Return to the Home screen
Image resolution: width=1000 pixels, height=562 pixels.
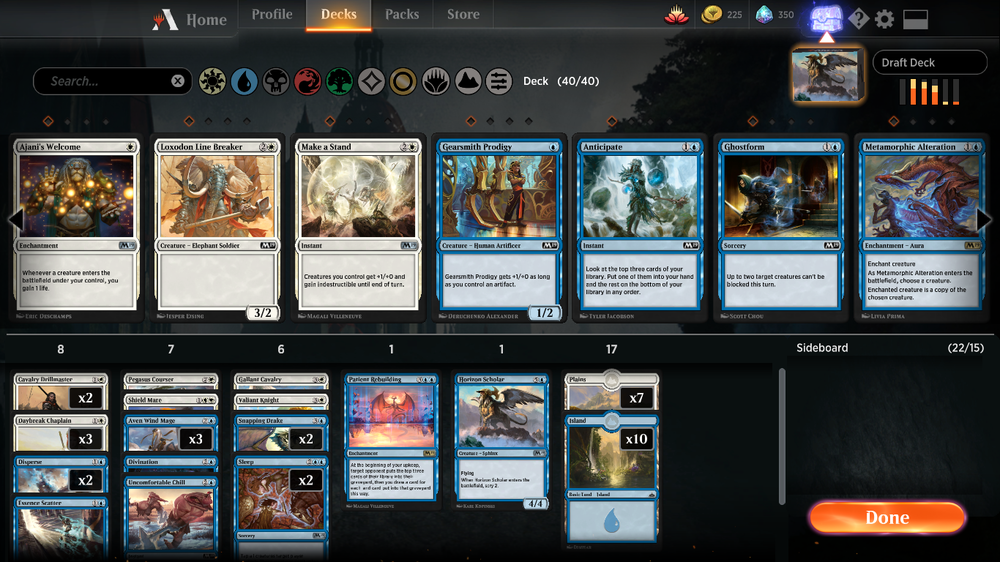click(x=190, y=19)
